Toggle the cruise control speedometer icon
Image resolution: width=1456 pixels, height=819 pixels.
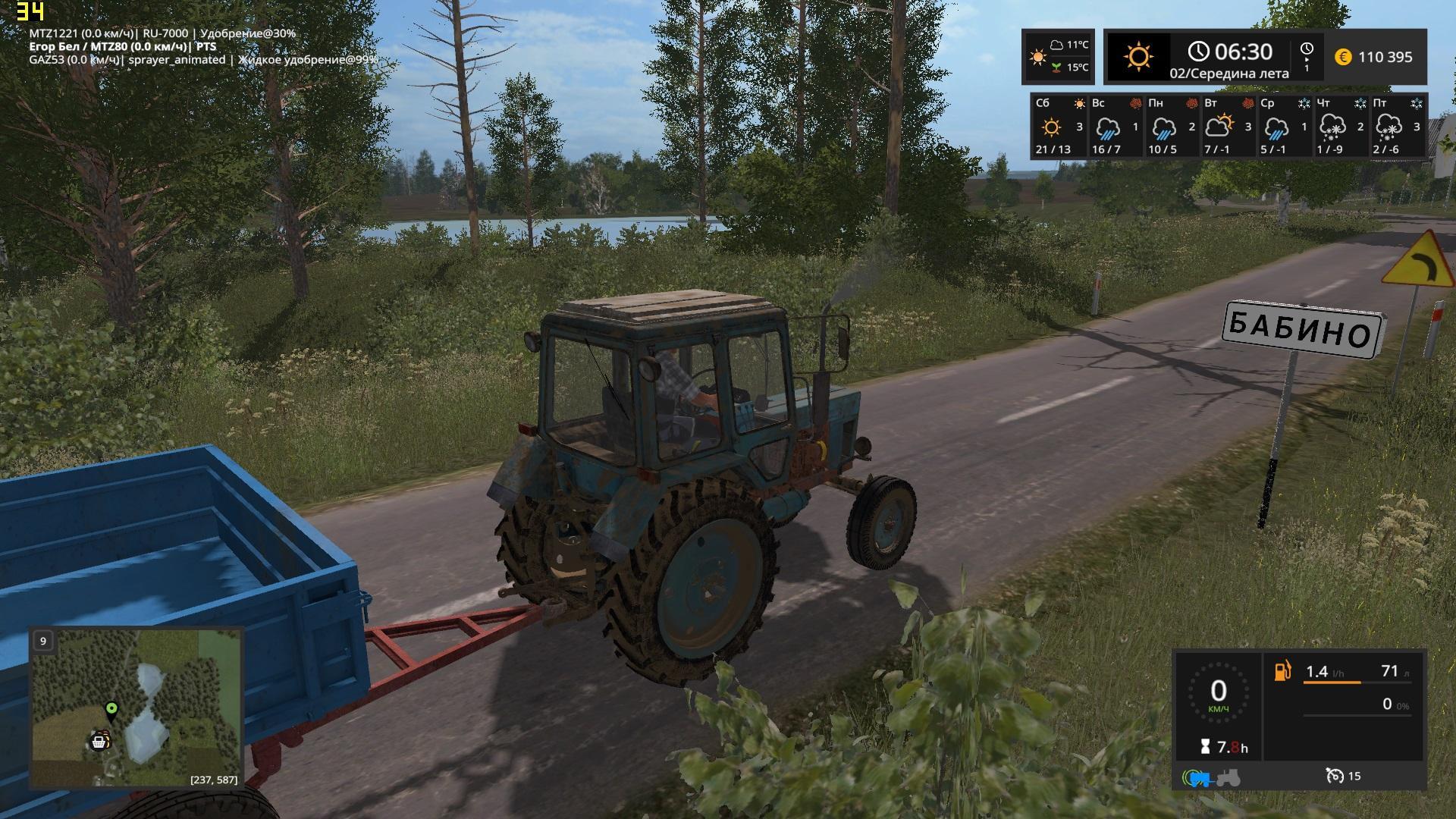(1335, 776)
